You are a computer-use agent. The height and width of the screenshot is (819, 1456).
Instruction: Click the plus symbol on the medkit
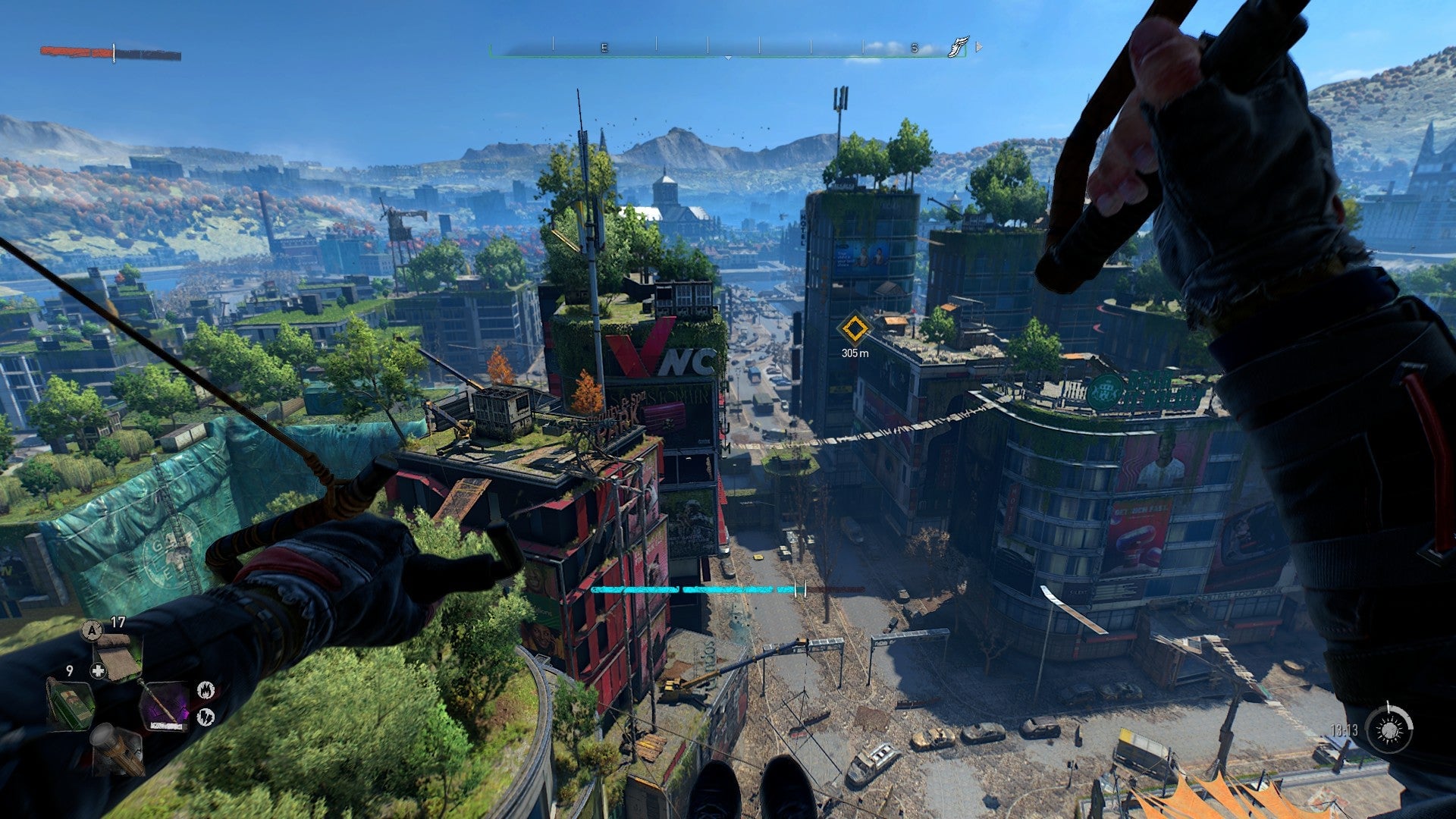[98, 670]
